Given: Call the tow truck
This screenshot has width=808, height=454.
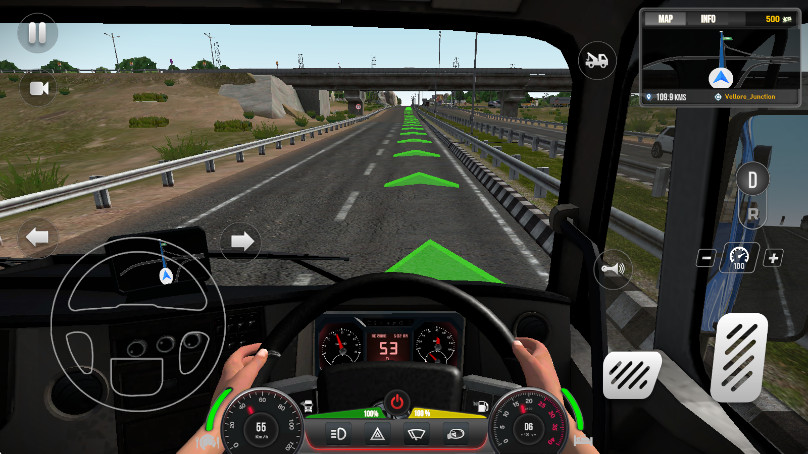Looking at the screenshot, I should pyautogui.click(x=597, y=59).
